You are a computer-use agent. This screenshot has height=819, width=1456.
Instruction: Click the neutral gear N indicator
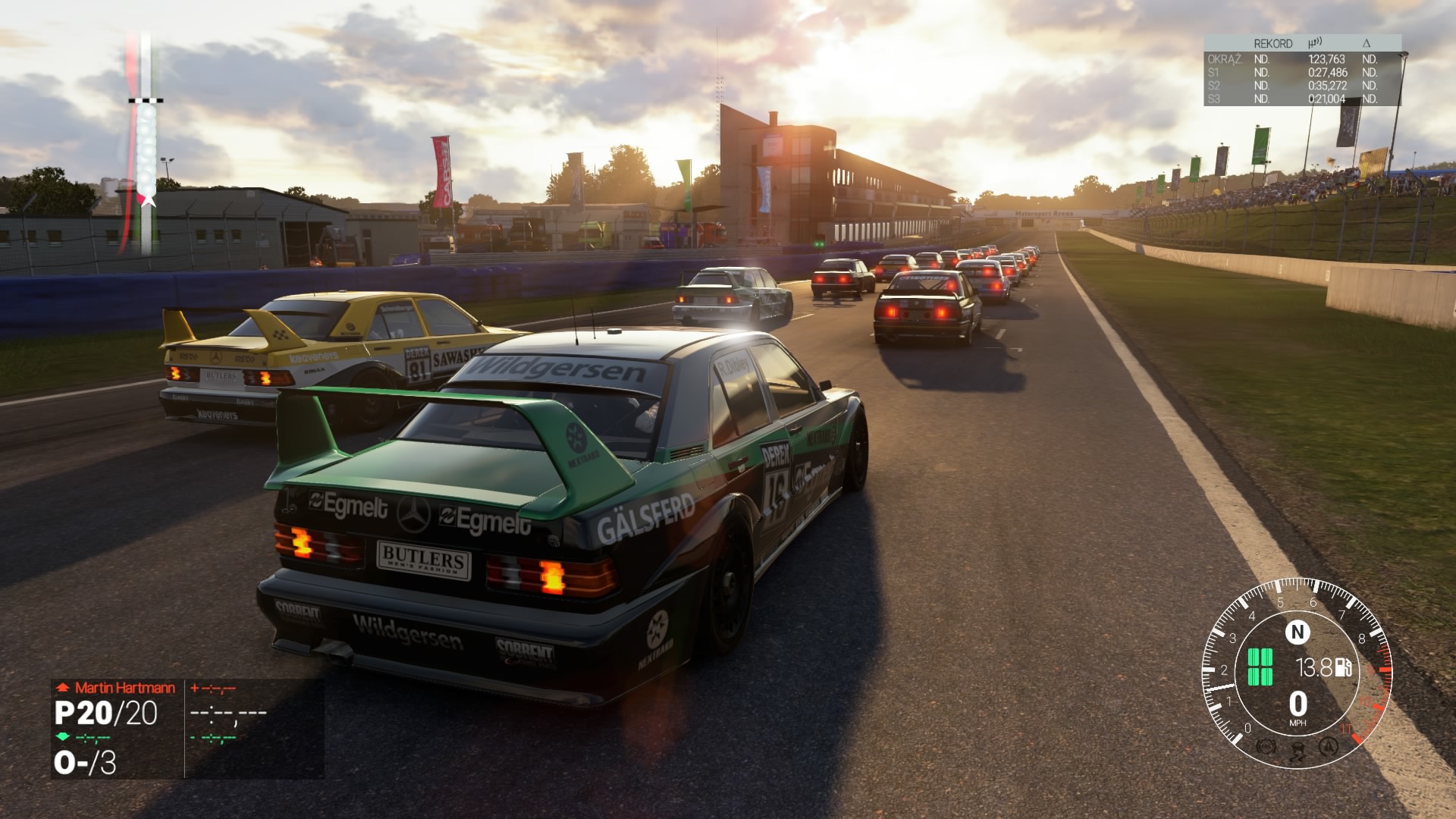(x=1297, y=632)
